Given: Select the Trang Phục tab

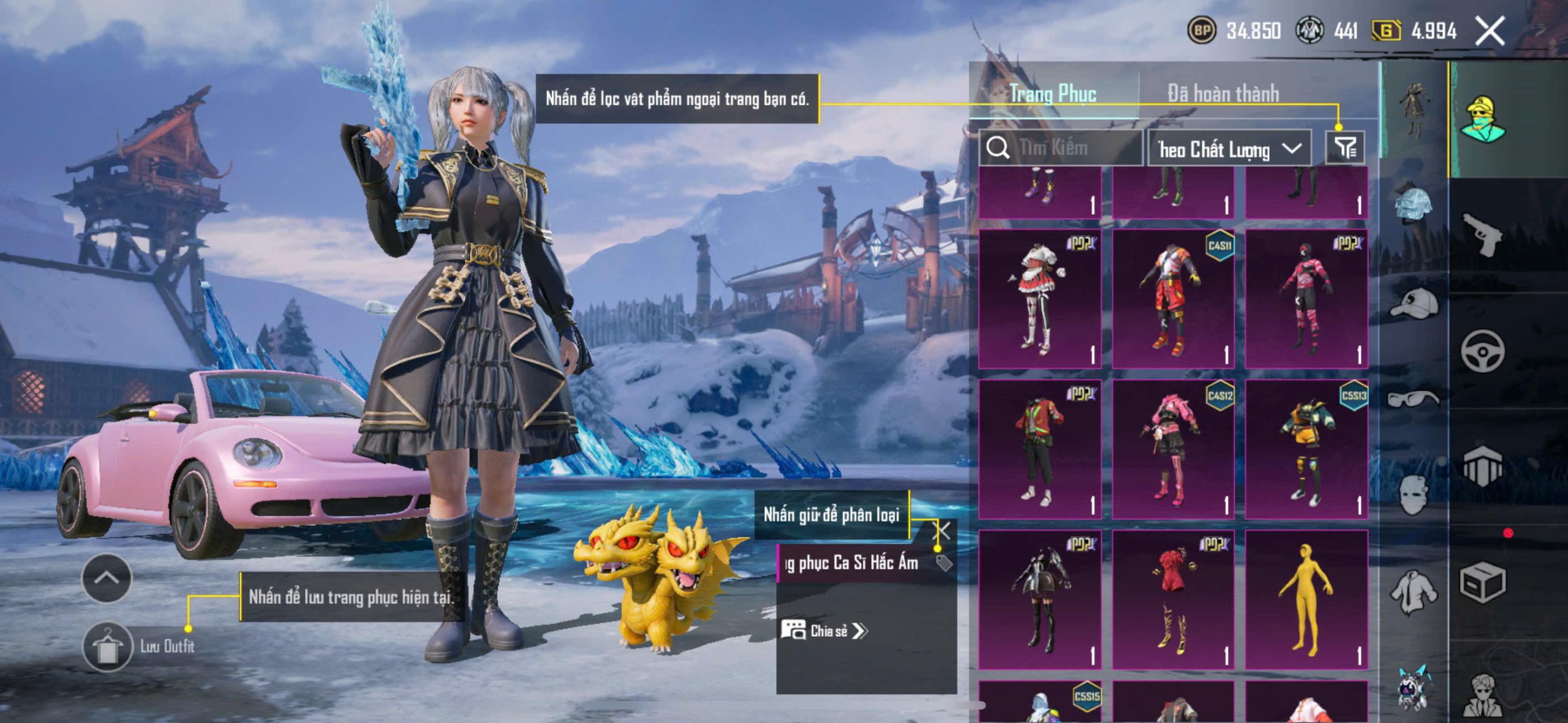Looking at the screenshot, I should point(1053,94).
